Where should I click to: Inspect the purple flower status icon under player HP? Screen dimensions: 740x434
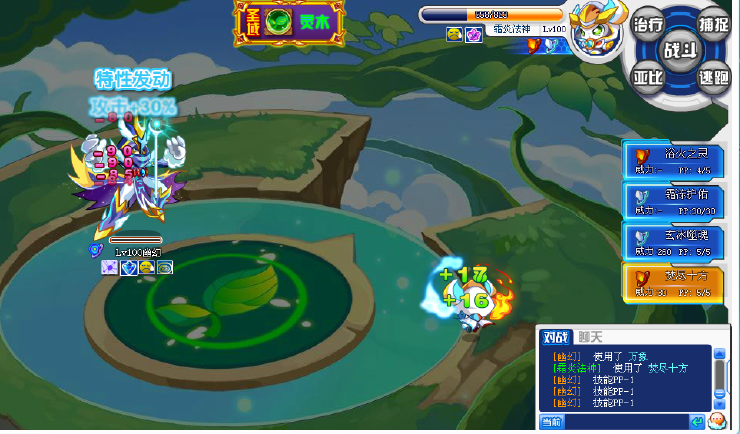[x=474, y=33]
